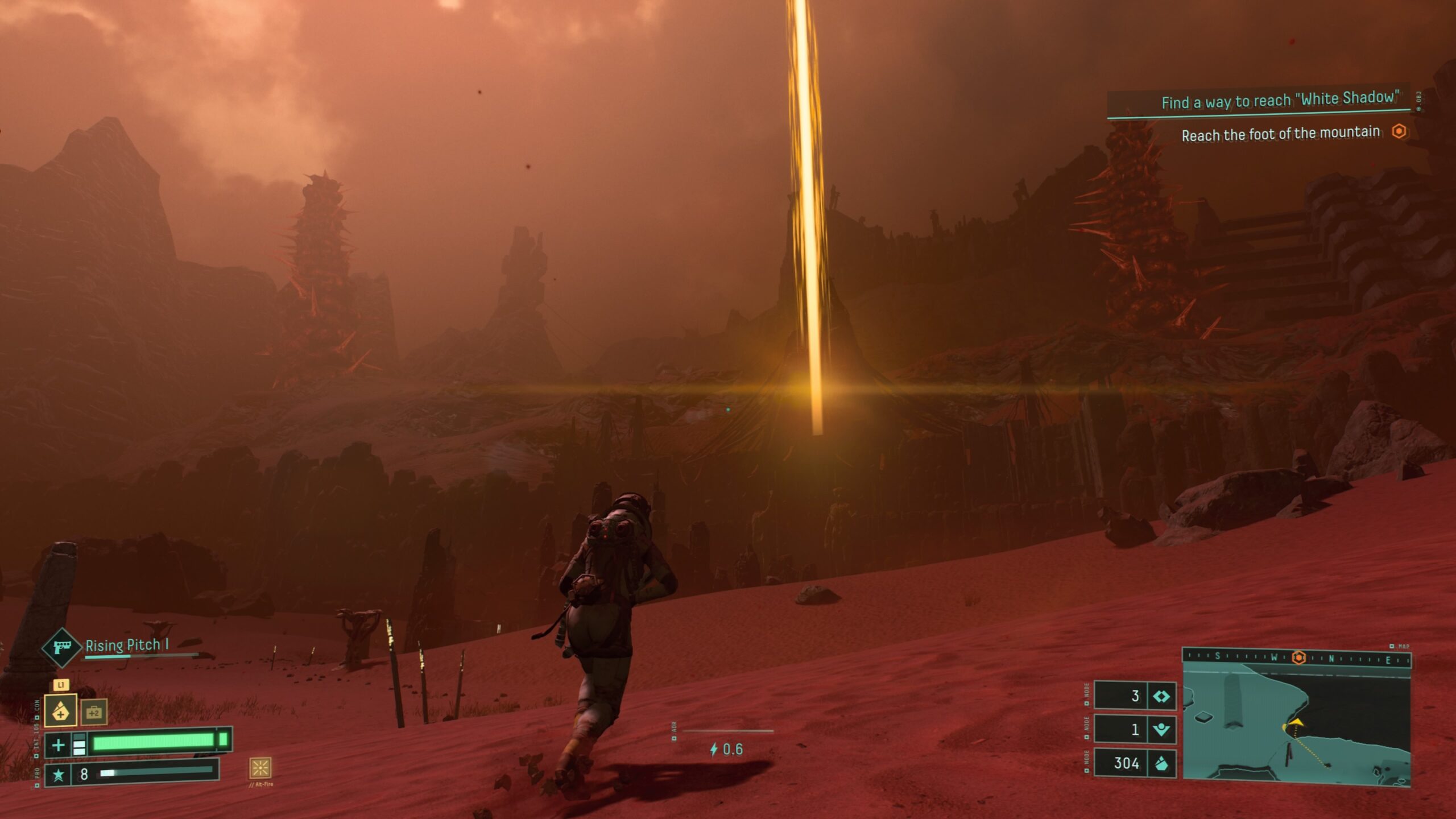
Task: Click the orange hexagon objective marker on compass
Action: [x=1298, y=658]
